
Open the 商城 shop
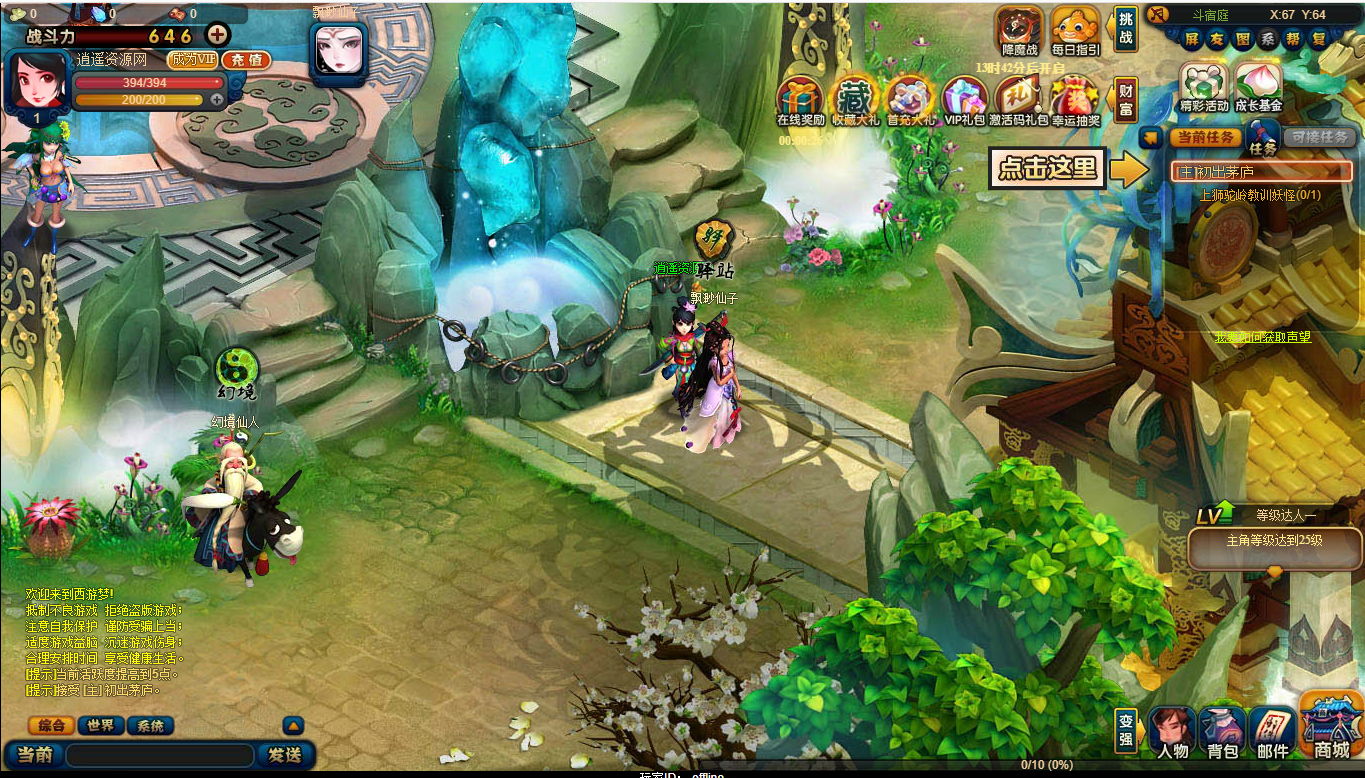[1331, 728]
